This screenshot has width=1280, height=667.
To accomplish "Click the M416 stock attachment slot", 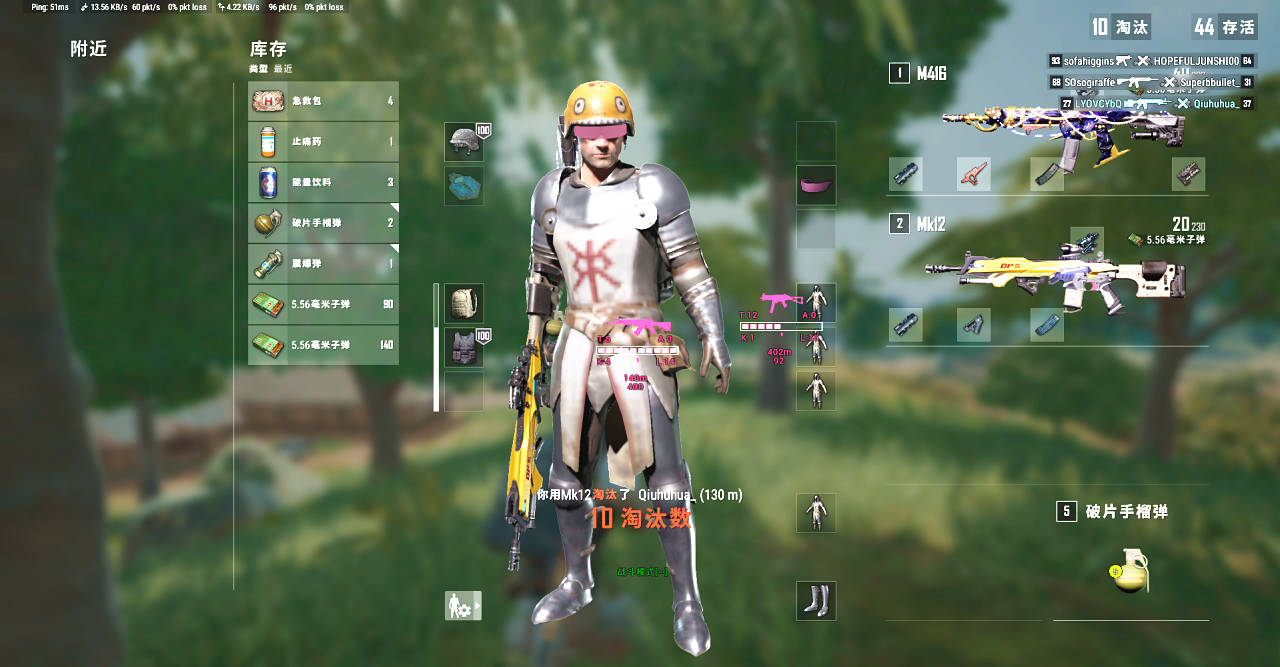I will (x=1189, y=174).
